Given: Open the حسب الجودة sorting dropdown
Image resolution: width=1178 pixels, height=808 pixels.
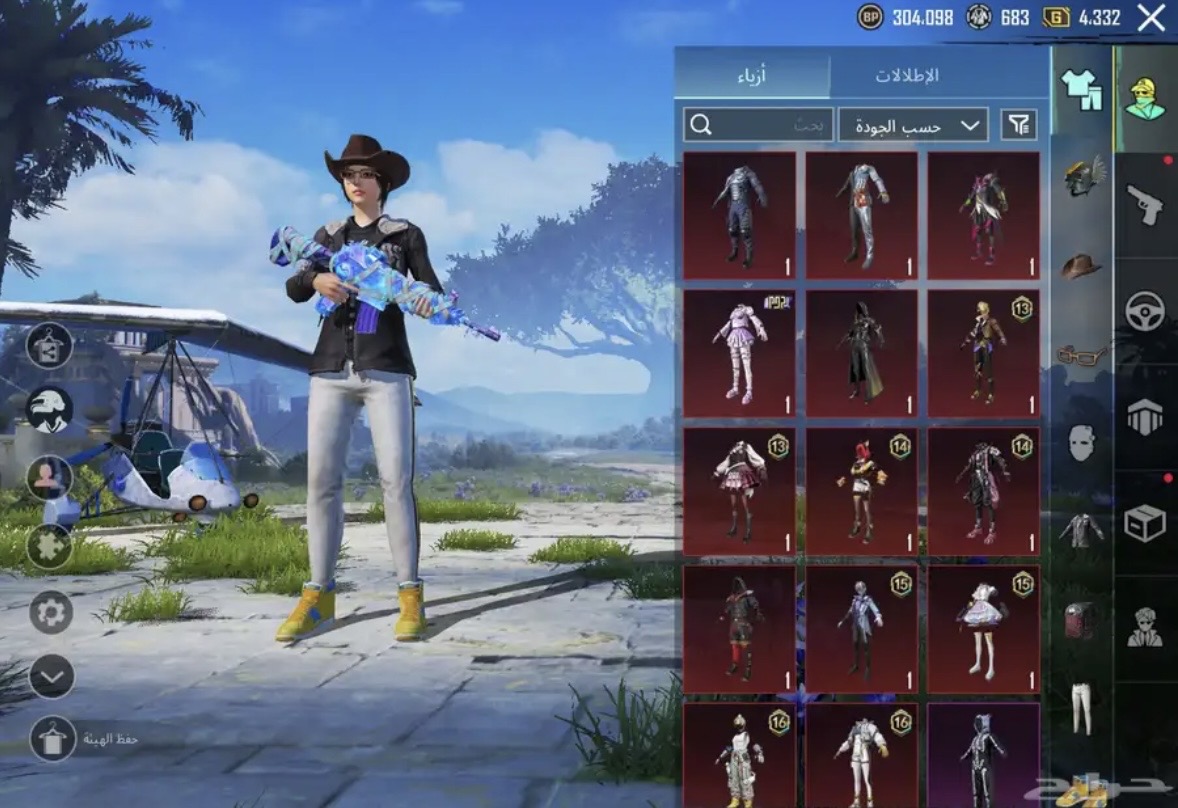Looking at the screenshot, I should [x=912, y=125].
